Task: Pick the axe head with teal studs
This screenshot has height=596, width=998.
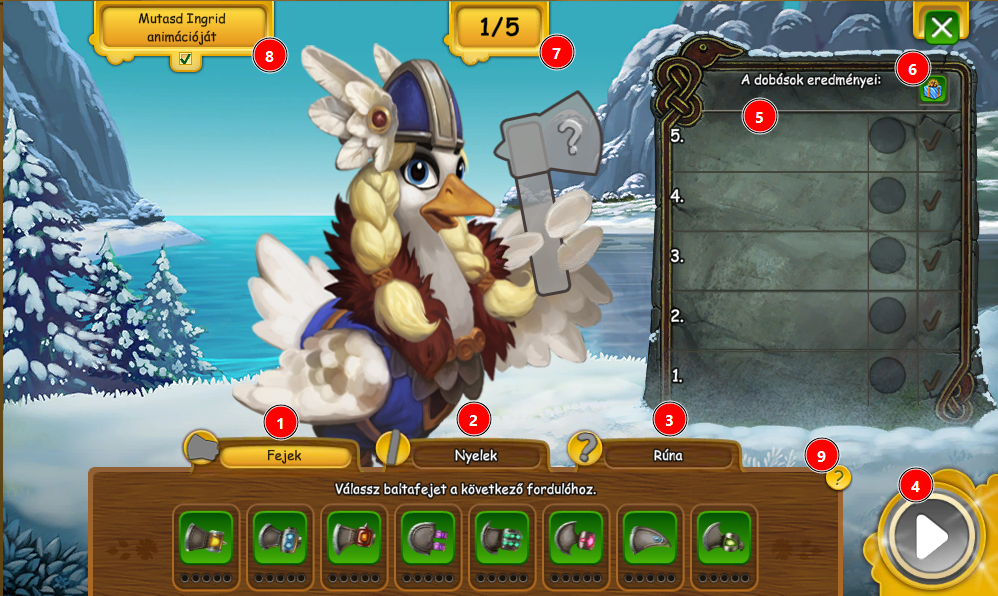Action: (x=502, y=538)
